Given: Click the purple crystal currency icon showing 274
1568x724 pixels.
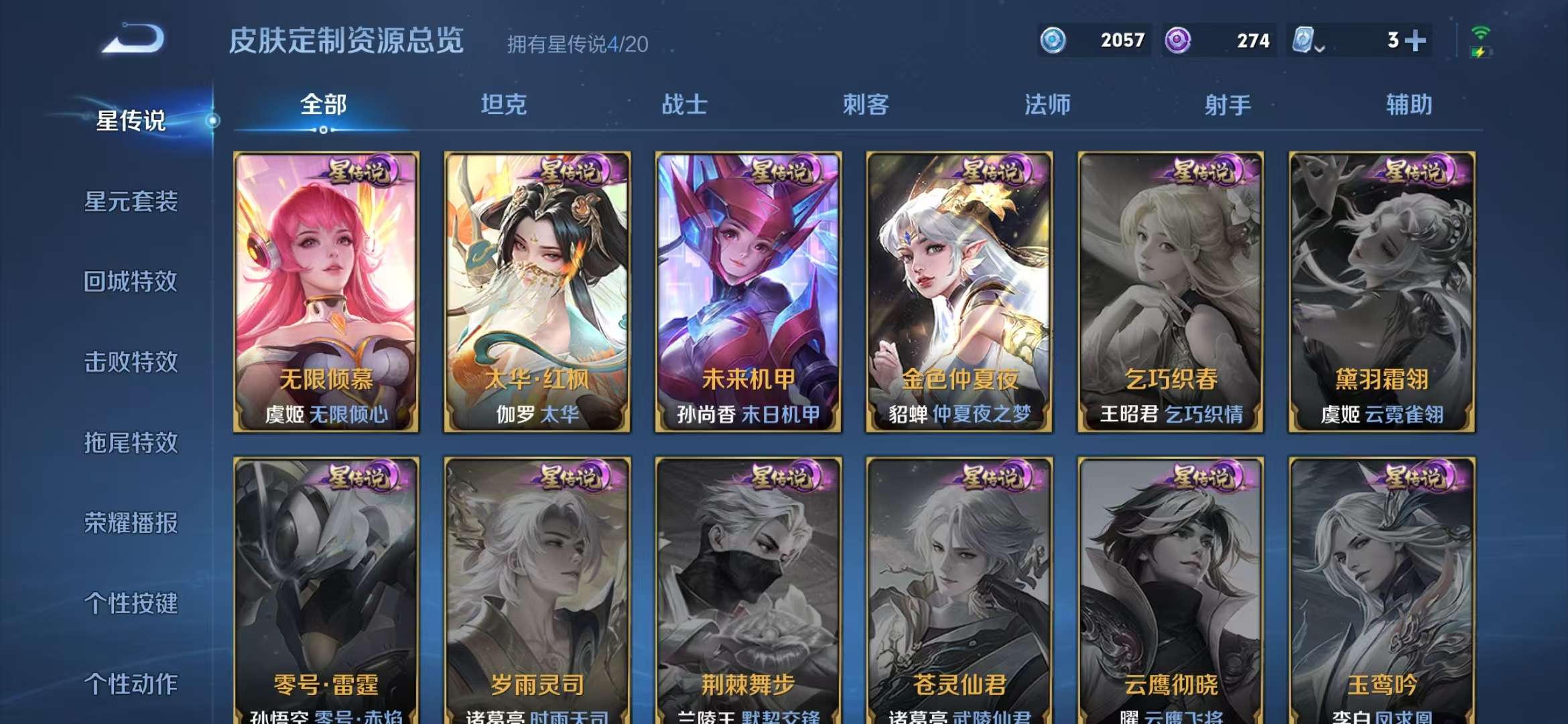Looking at the screenshot, I should coord(1177,40).
